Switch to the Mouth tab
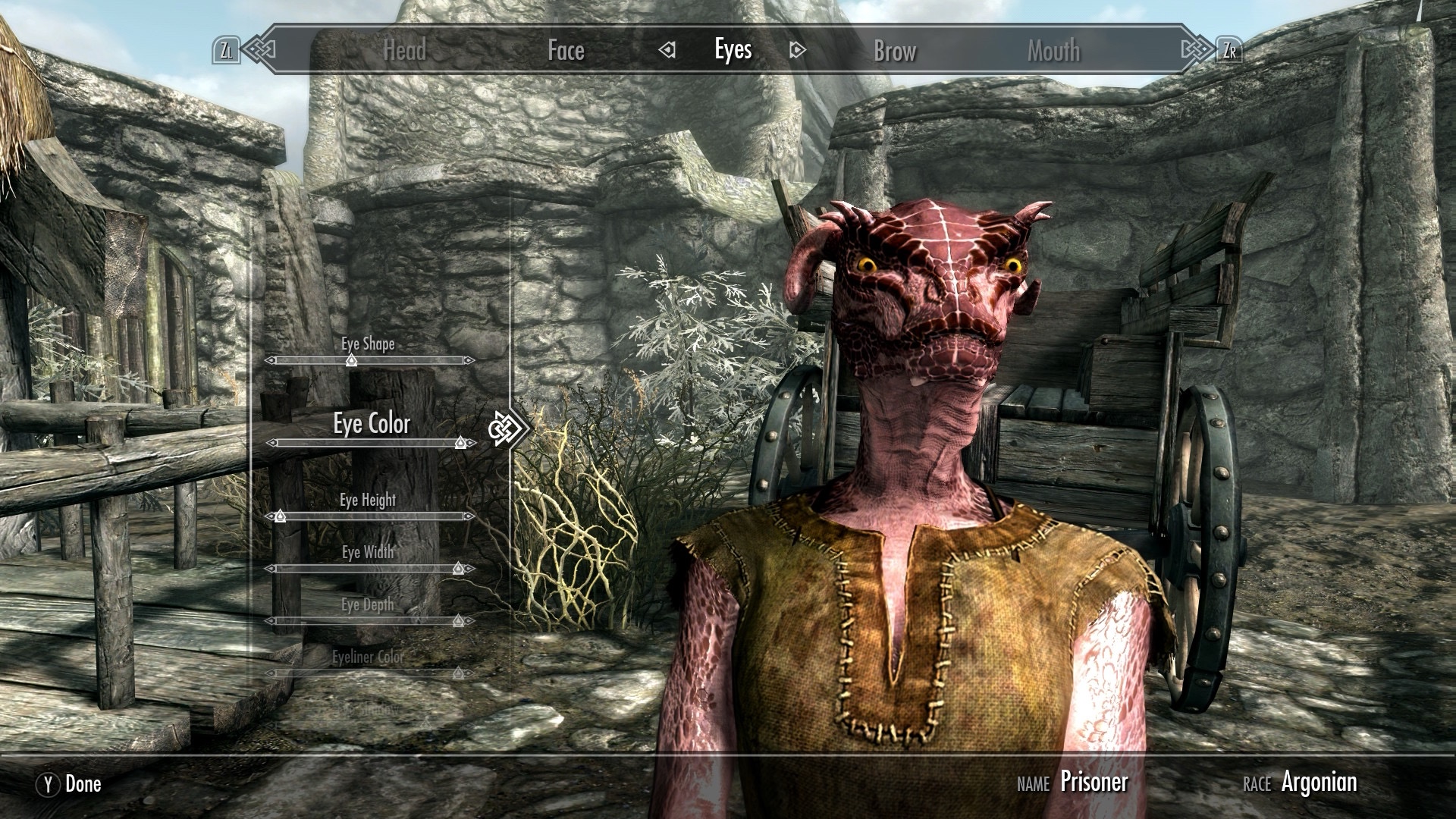The image size is (1456, 819). (x=1053, y=51)
